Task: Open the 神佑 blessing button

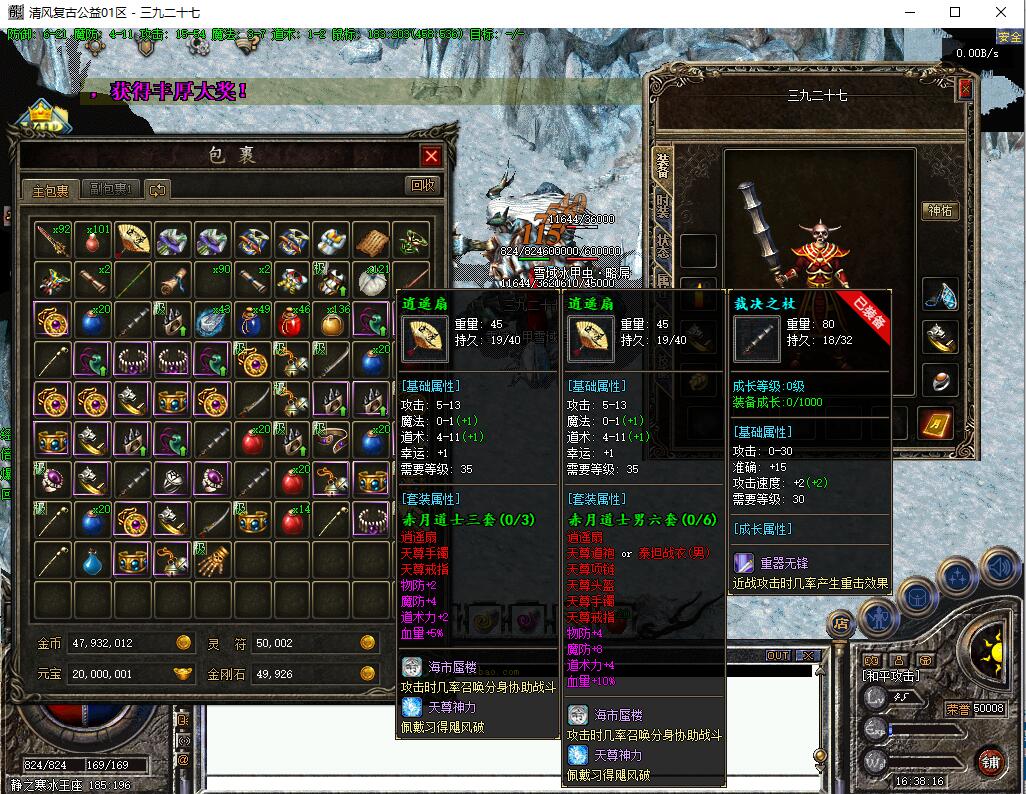Action: pos(940,211)
